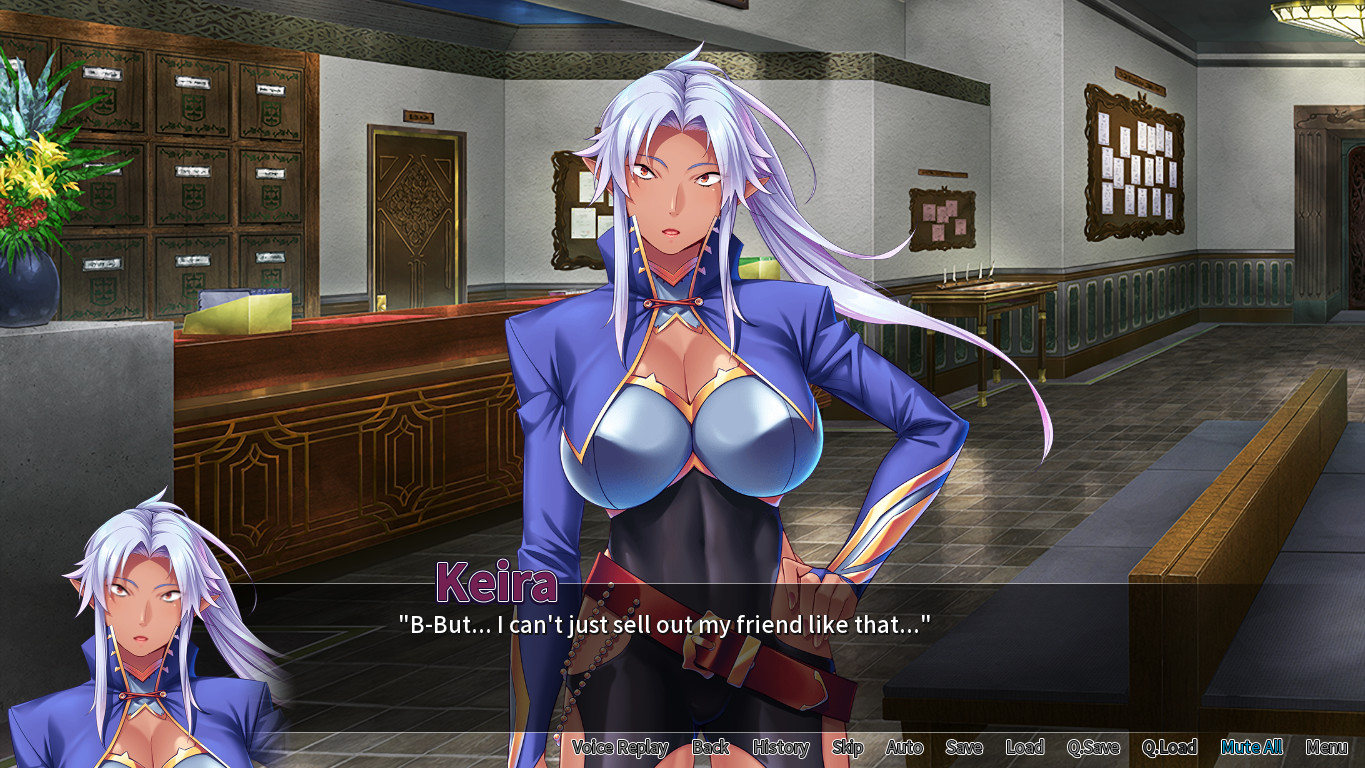Go Back to the previous dialogue line
The width and height of the screenshot is (1365, 768).
pyautogui.click(x=713, y=747)
